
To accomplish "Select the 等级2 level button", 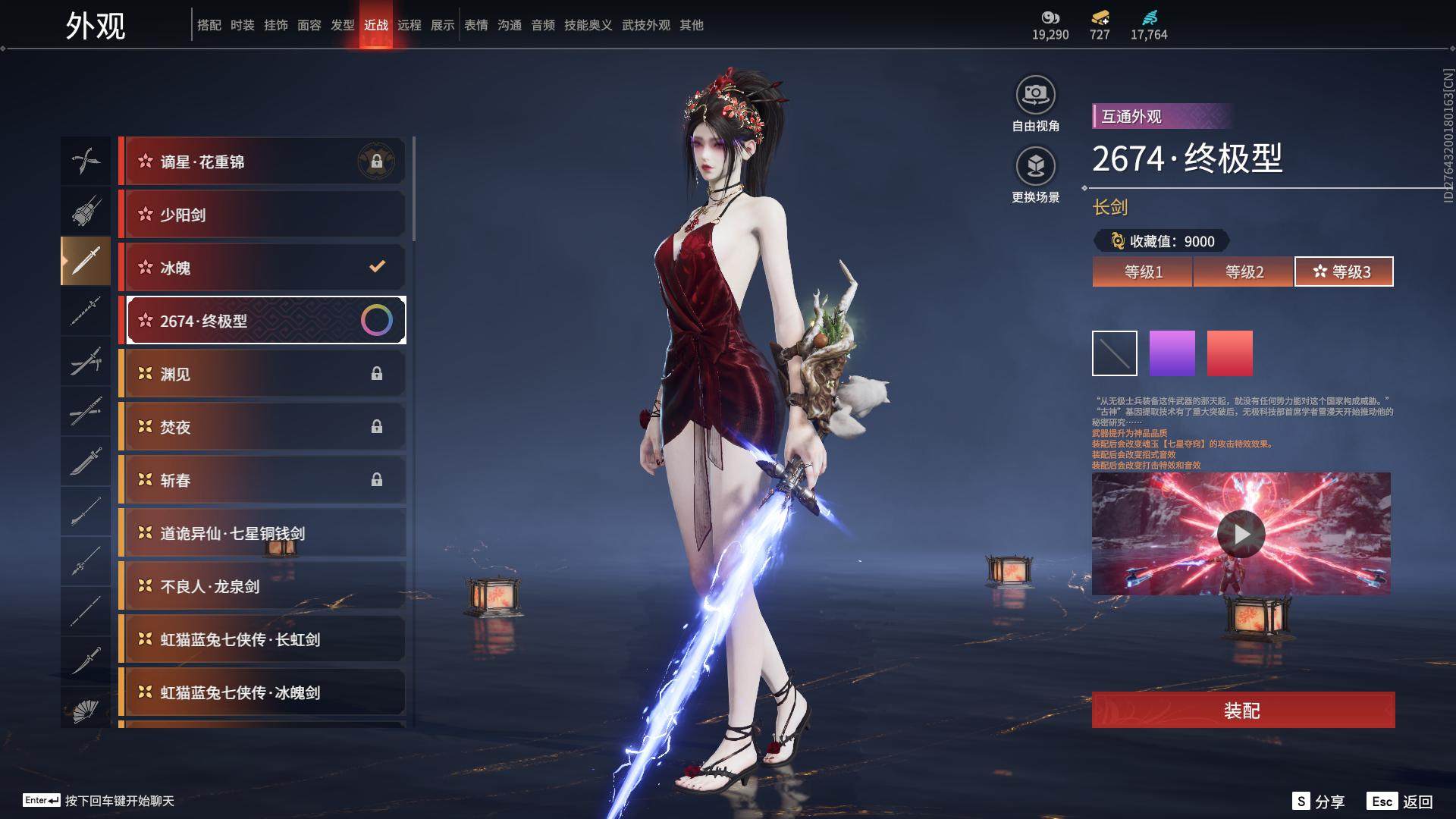I will click(x=1244, y=271).
